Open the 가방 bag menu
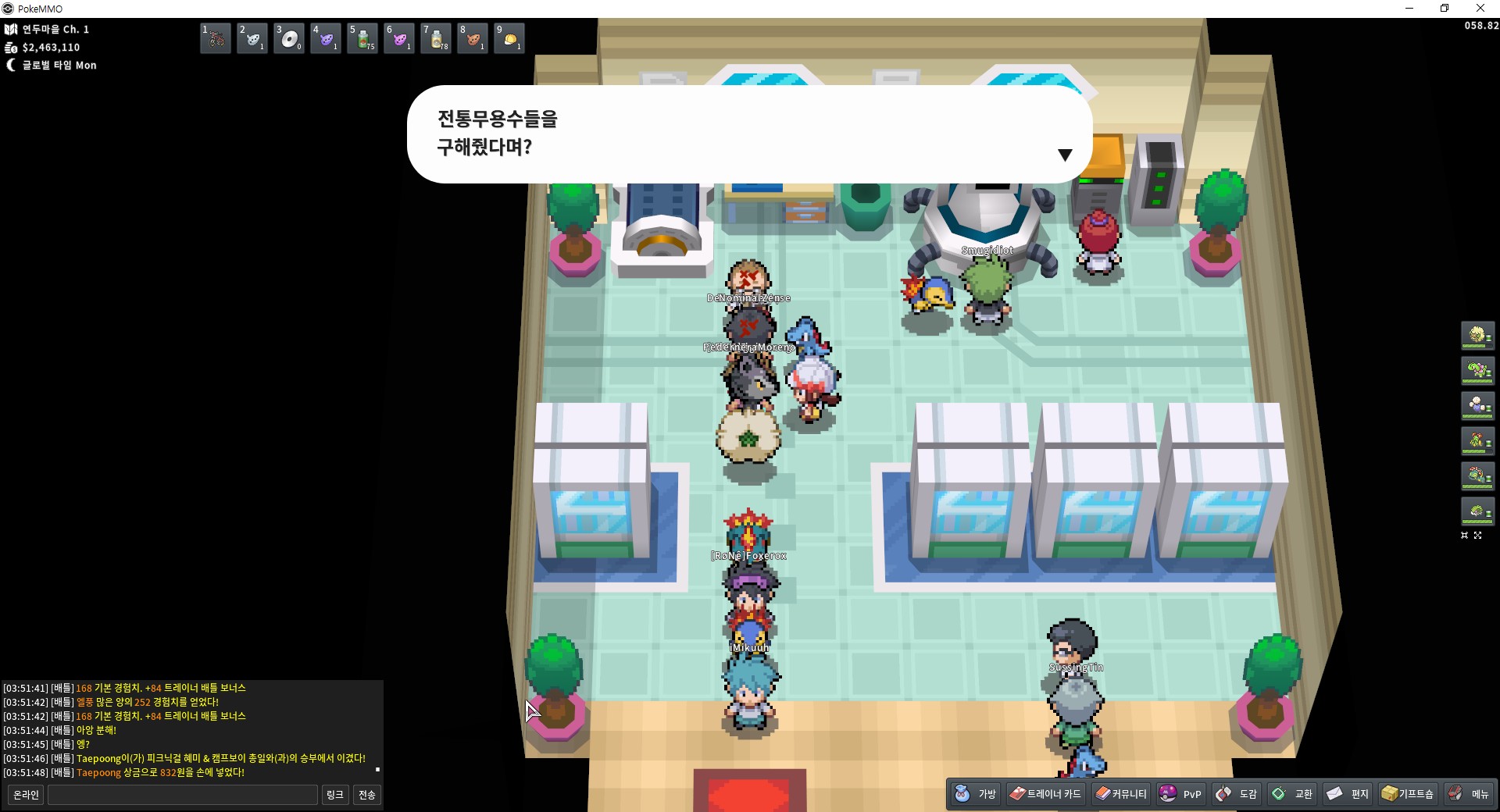The image size is (1500, 812). [x=976, y=794]
